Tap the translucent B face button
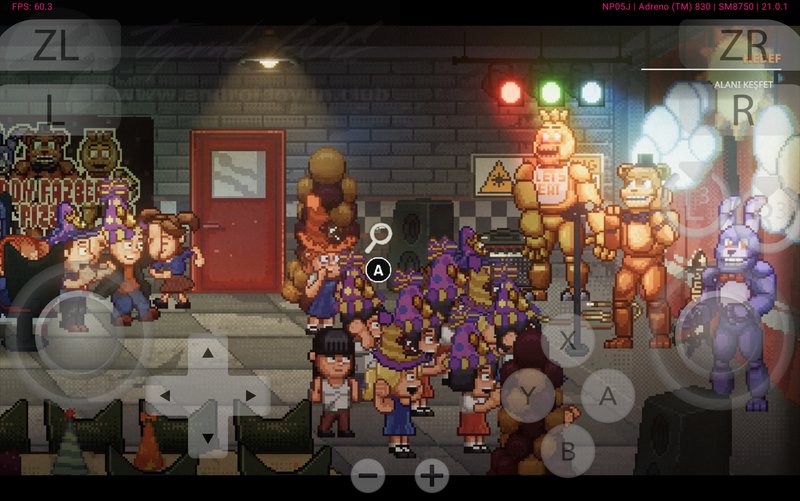Screen dimensions: 800x501 (x=567, y=451)
